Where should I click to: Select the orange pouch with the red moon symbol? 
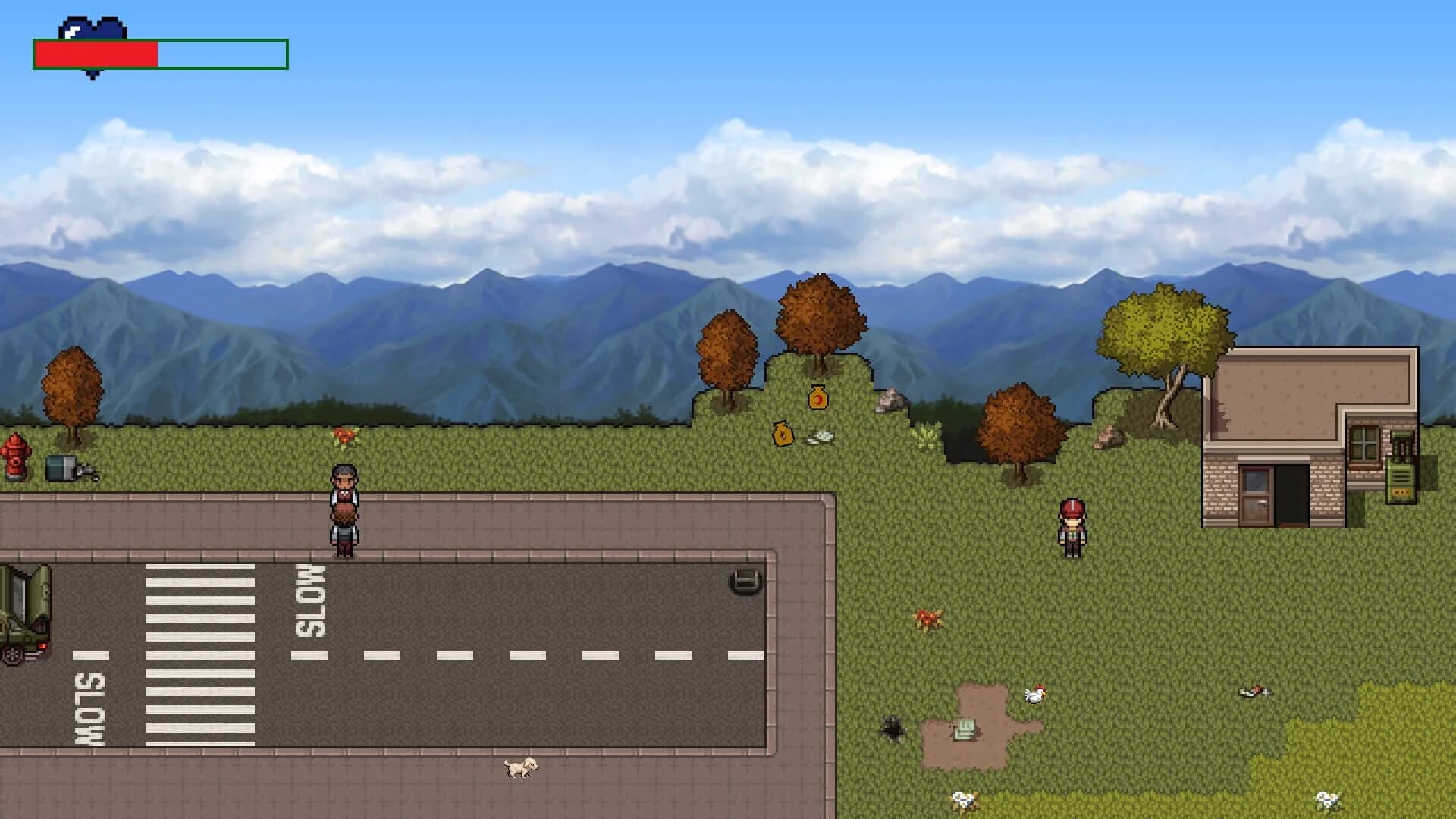[x=817, y=397]
